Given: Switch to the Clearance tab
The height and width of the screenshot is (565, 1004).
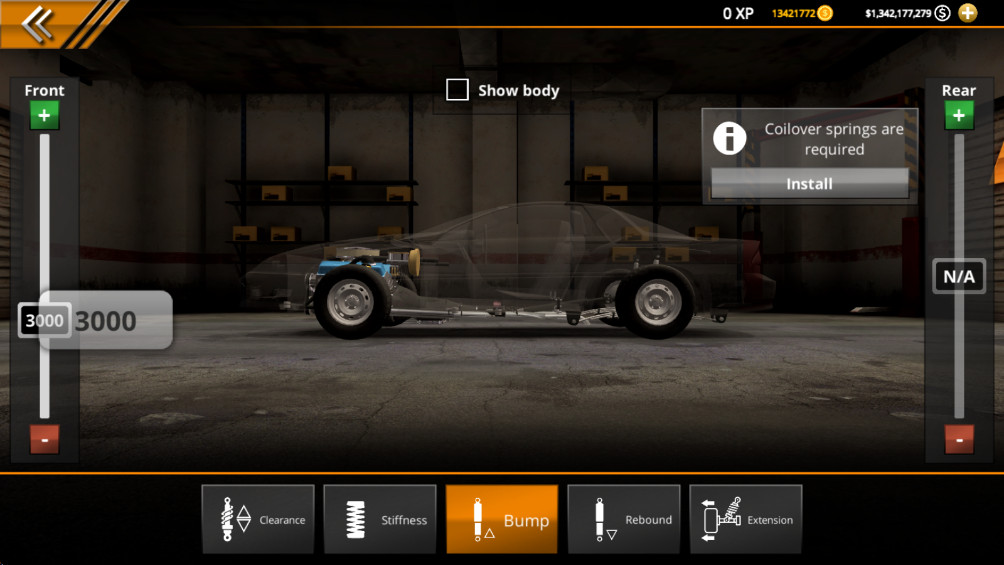Looking at the screenshot, I should pyautogui.click(x=258, y=519).
